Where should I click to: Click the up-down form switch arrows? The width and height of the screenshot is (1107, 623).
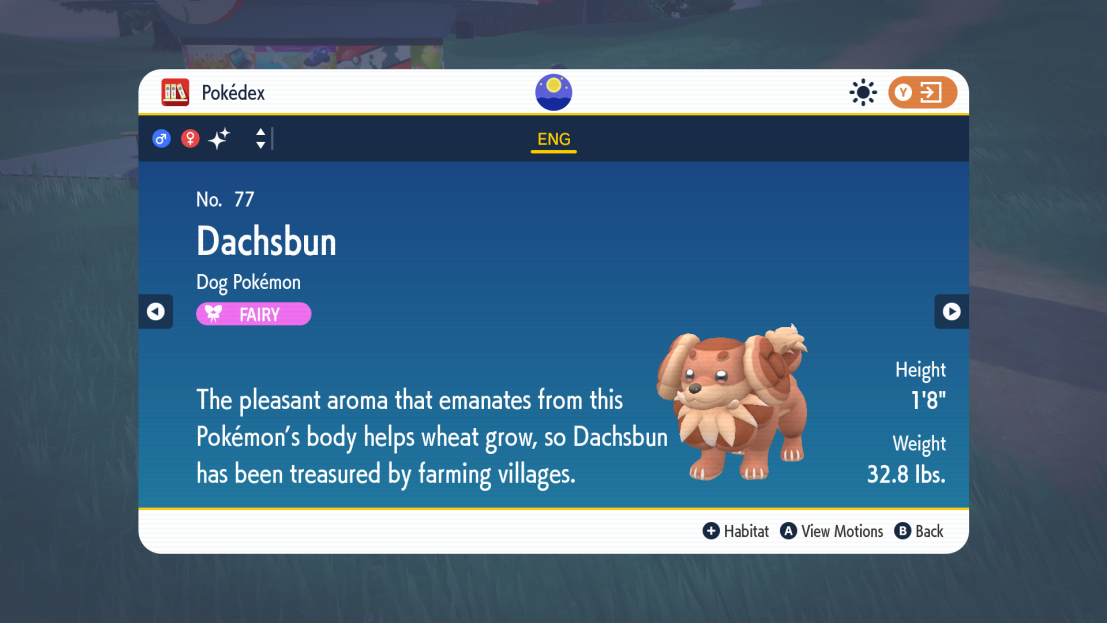[260, 139]
